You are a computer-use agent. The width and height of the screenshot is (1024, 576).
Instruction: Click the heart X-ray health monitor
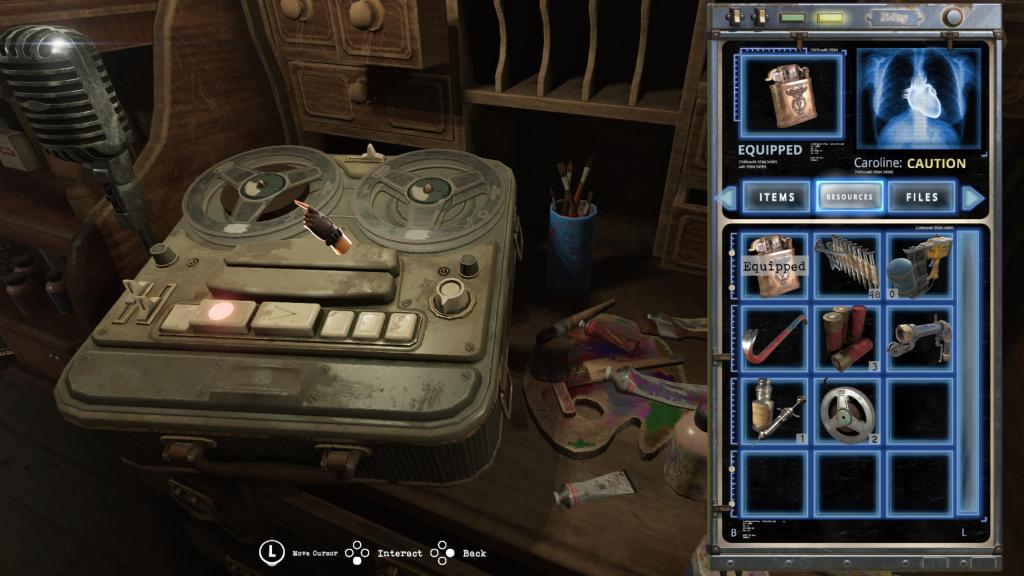(910, 101)
